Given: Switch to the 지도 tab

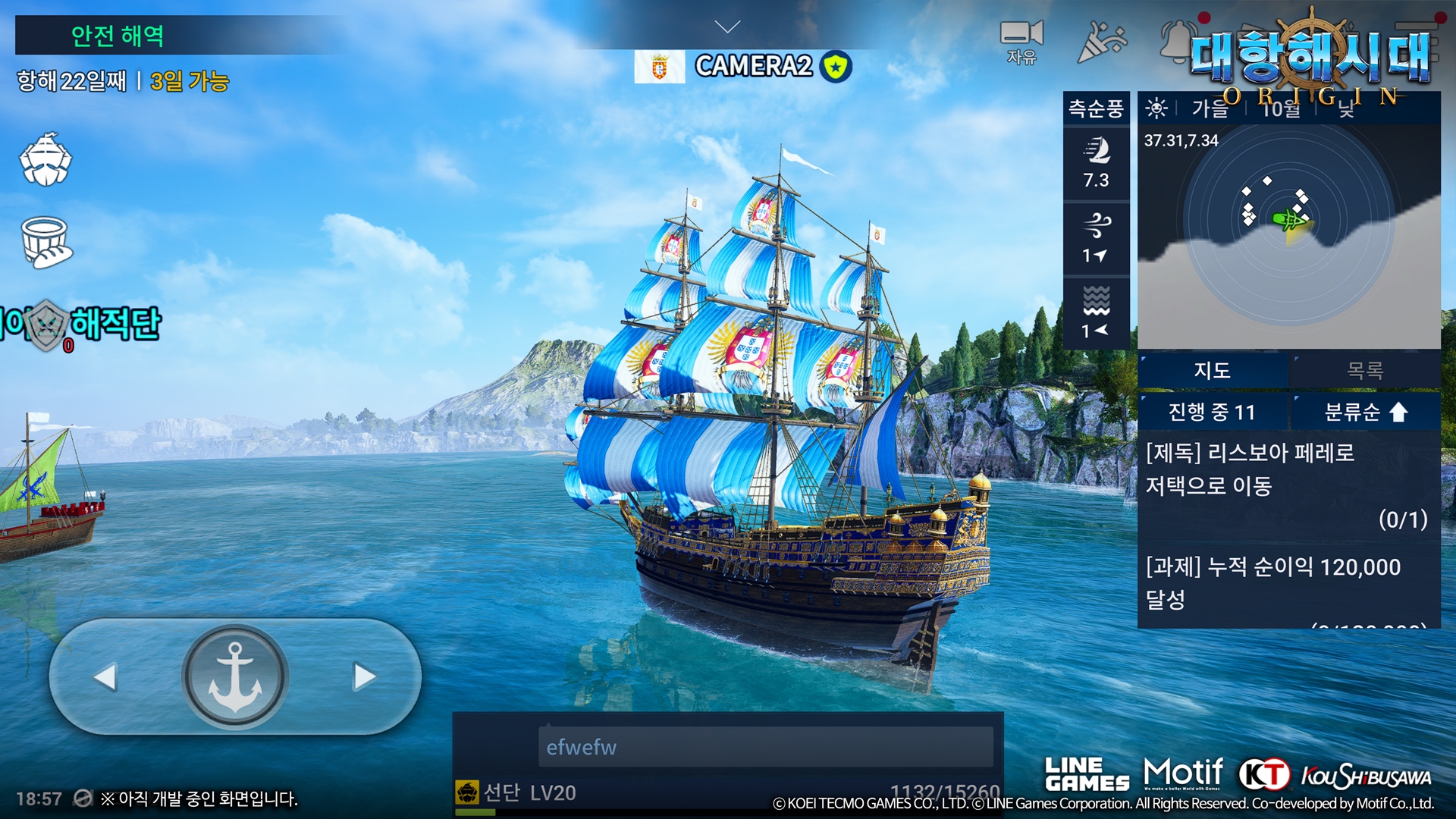Looking at the screenshot, I should click(x=1212, y=370).
